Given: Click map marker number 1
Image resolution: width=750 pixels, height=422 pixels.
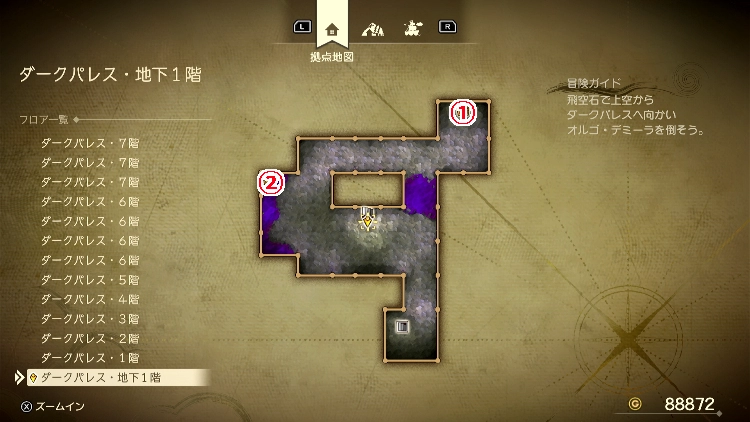Looking at the screenshot, I should pyautogui.click(x=461, y=111).
